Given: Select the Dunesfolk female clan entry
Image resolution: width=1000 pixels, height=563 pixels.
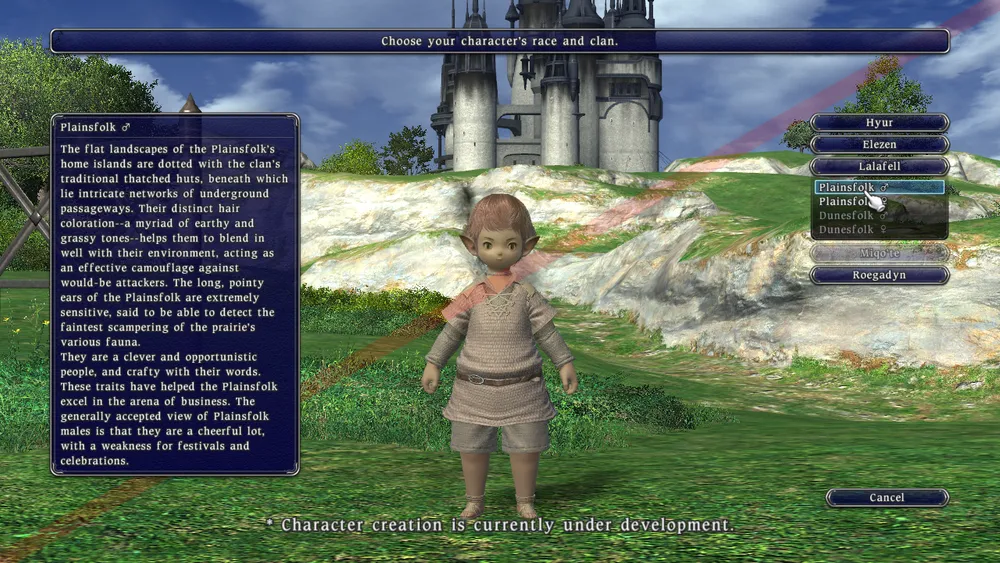Looking at the screenshot, I should click(852, 230).
